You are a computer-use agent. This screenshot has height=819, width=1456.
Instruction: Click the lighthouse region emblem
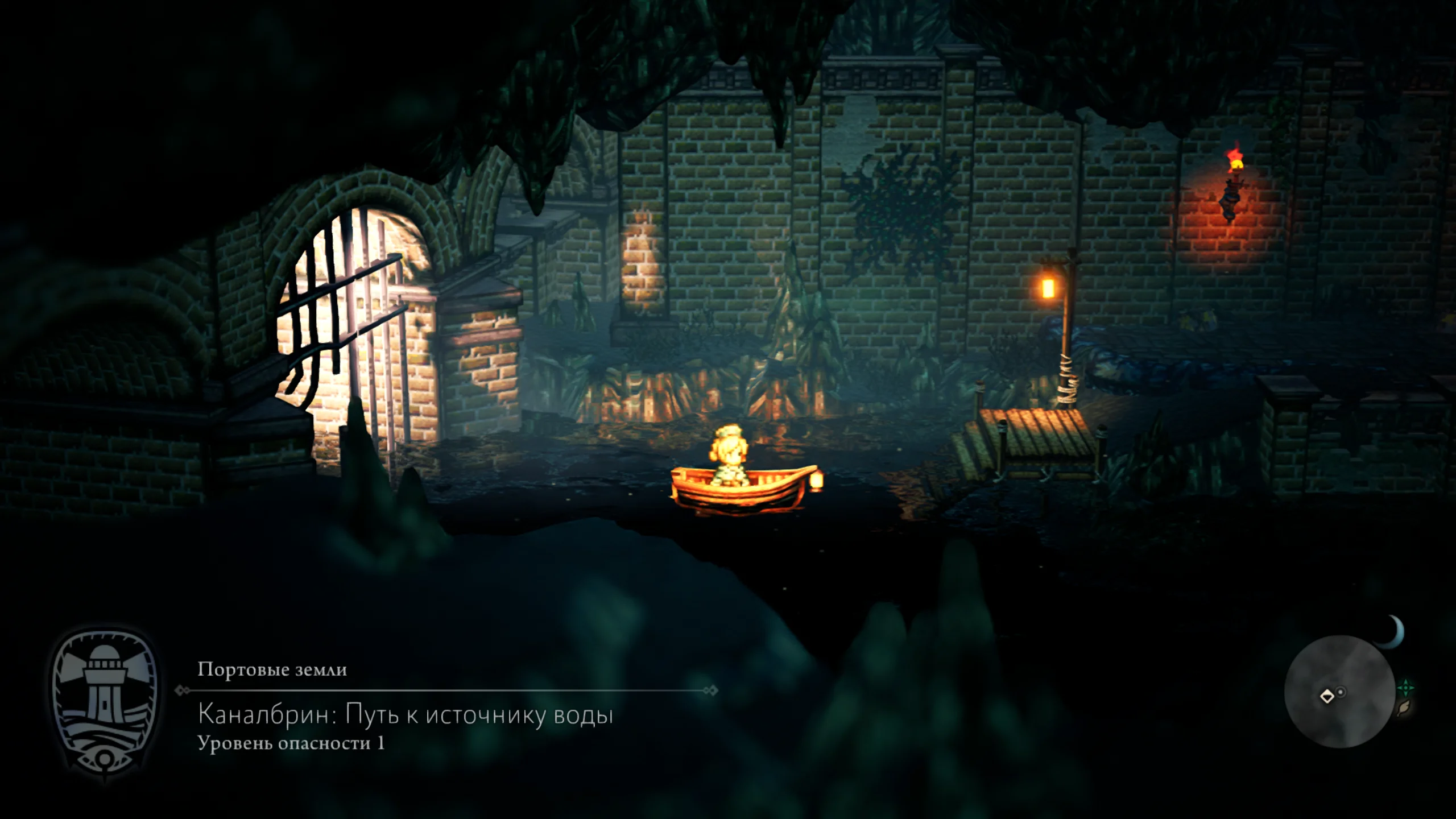pos(104,703)
